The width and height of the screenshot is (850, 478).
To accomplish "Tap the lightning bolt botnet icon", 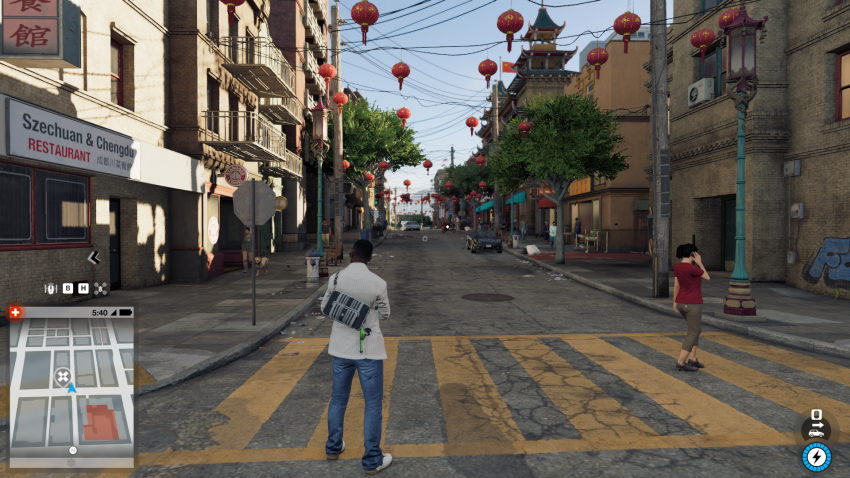I will click(x=816, y=457).
